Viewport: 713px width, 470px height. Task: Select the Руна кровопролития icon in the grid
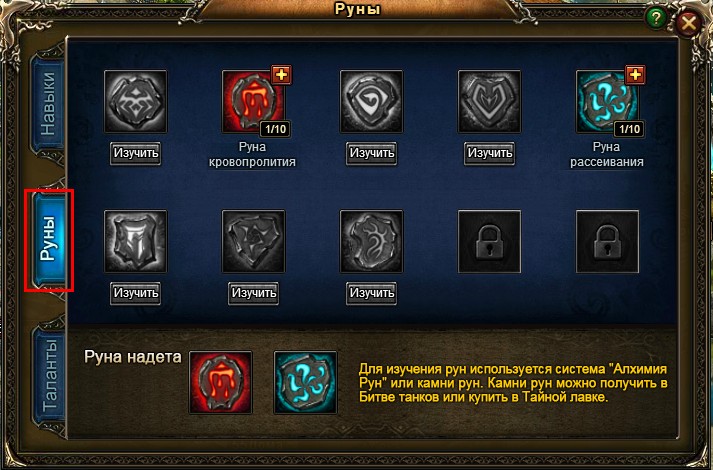(253, 101)
